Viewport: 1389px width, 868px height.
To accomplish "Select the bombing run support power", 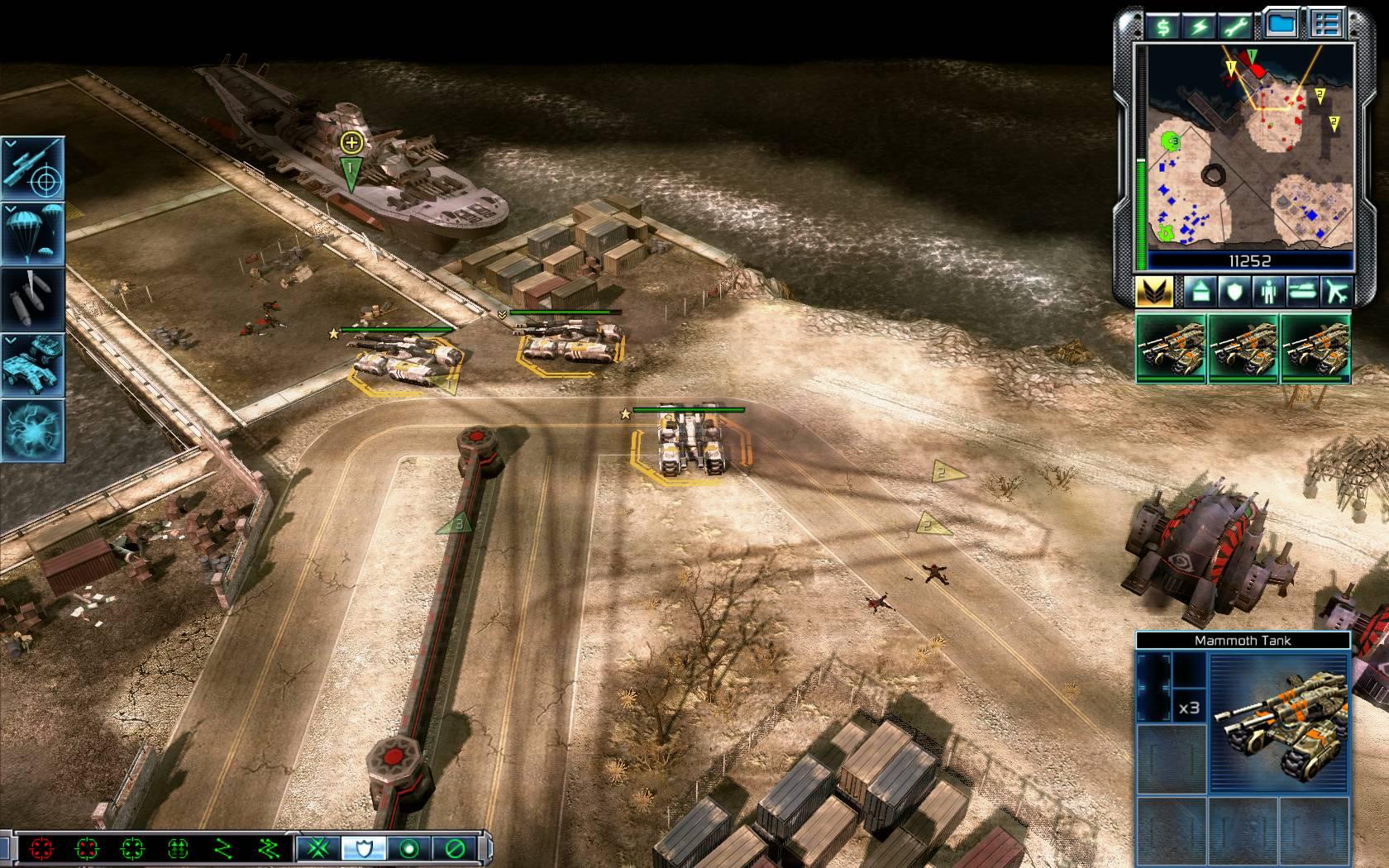I will [34, 298].
